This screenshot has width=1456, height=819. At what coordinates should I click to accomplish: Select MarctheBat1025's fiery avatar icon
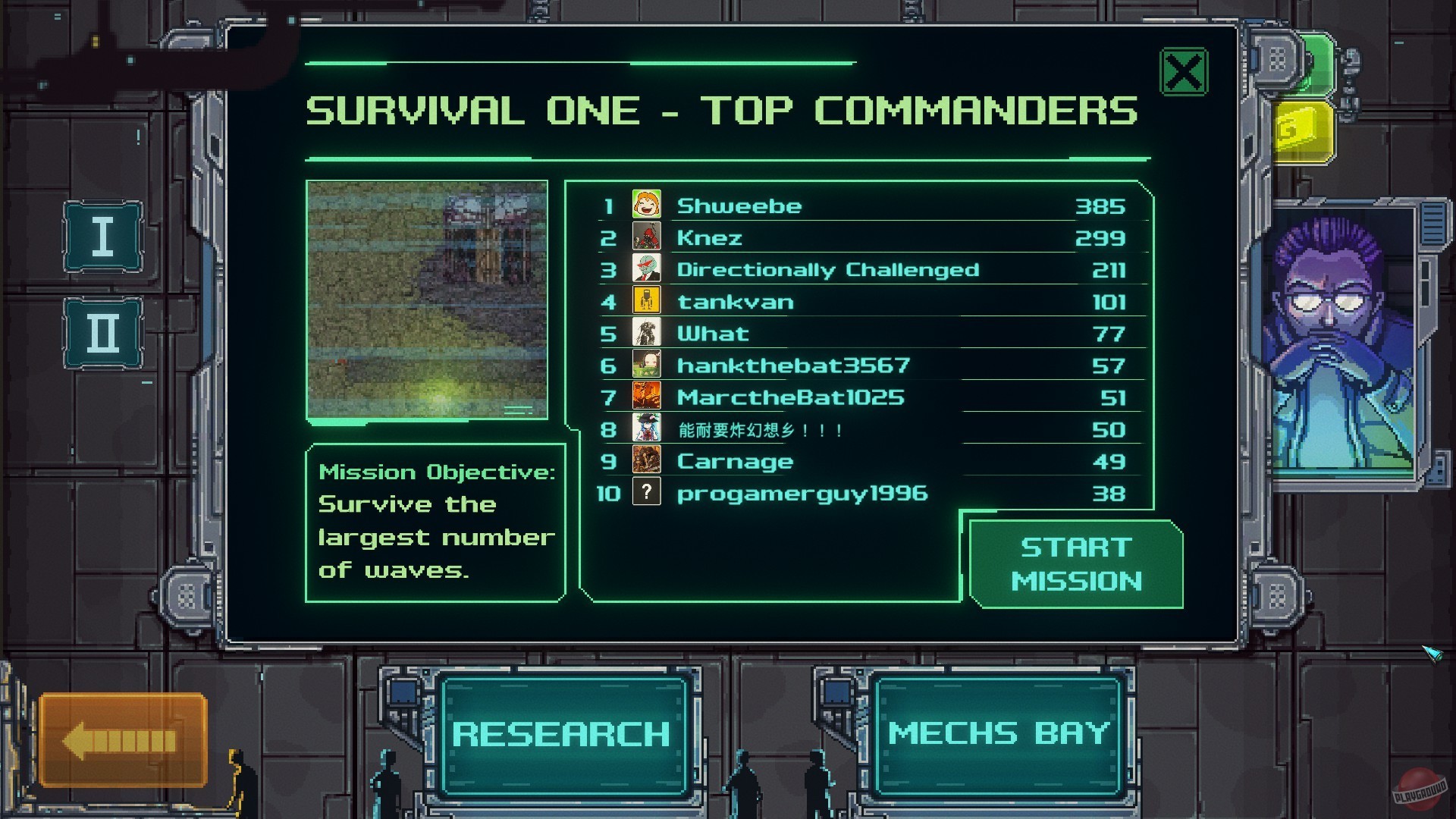(x=645, y=397)
